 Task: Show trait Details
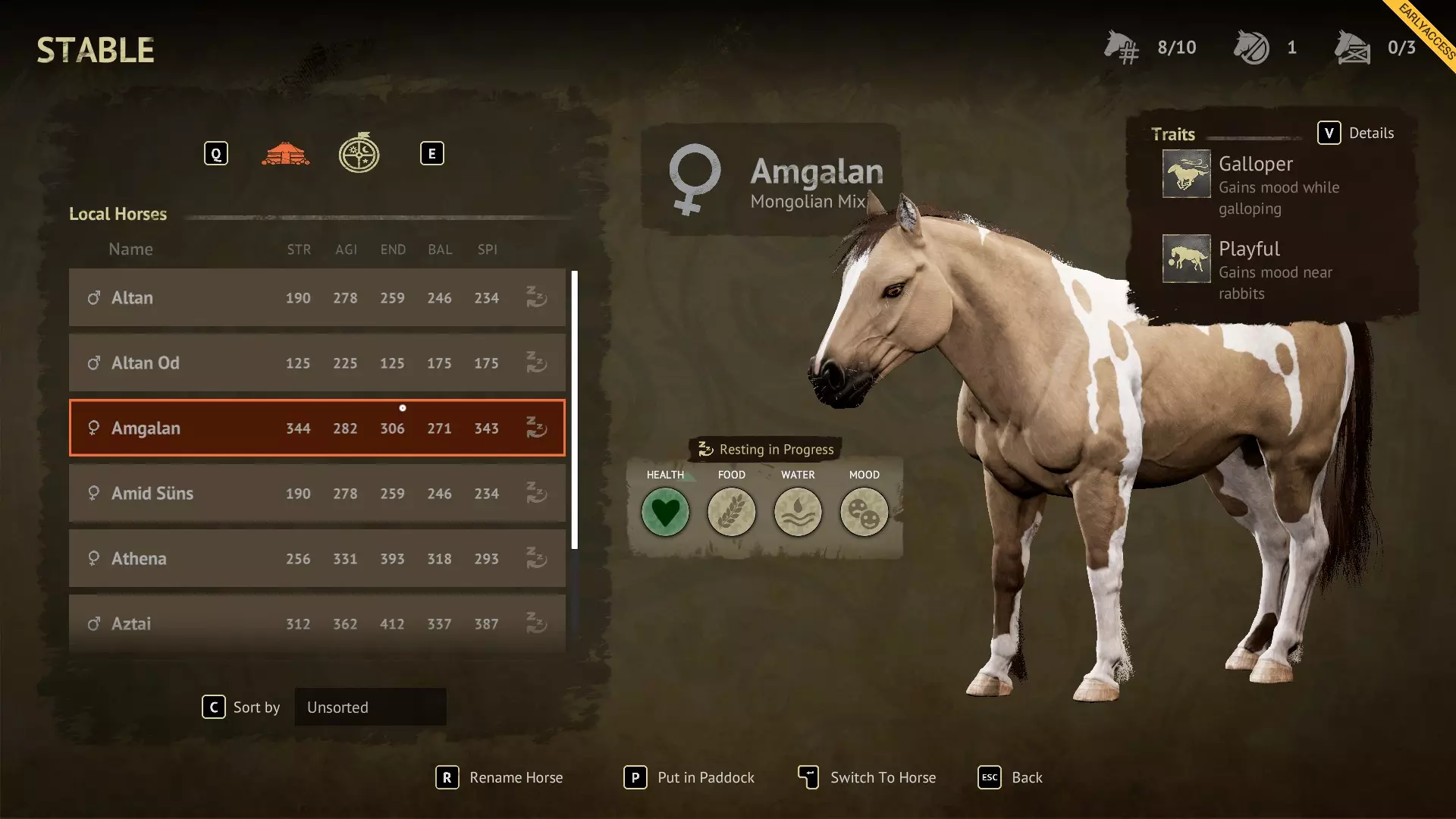[1356, 133]
